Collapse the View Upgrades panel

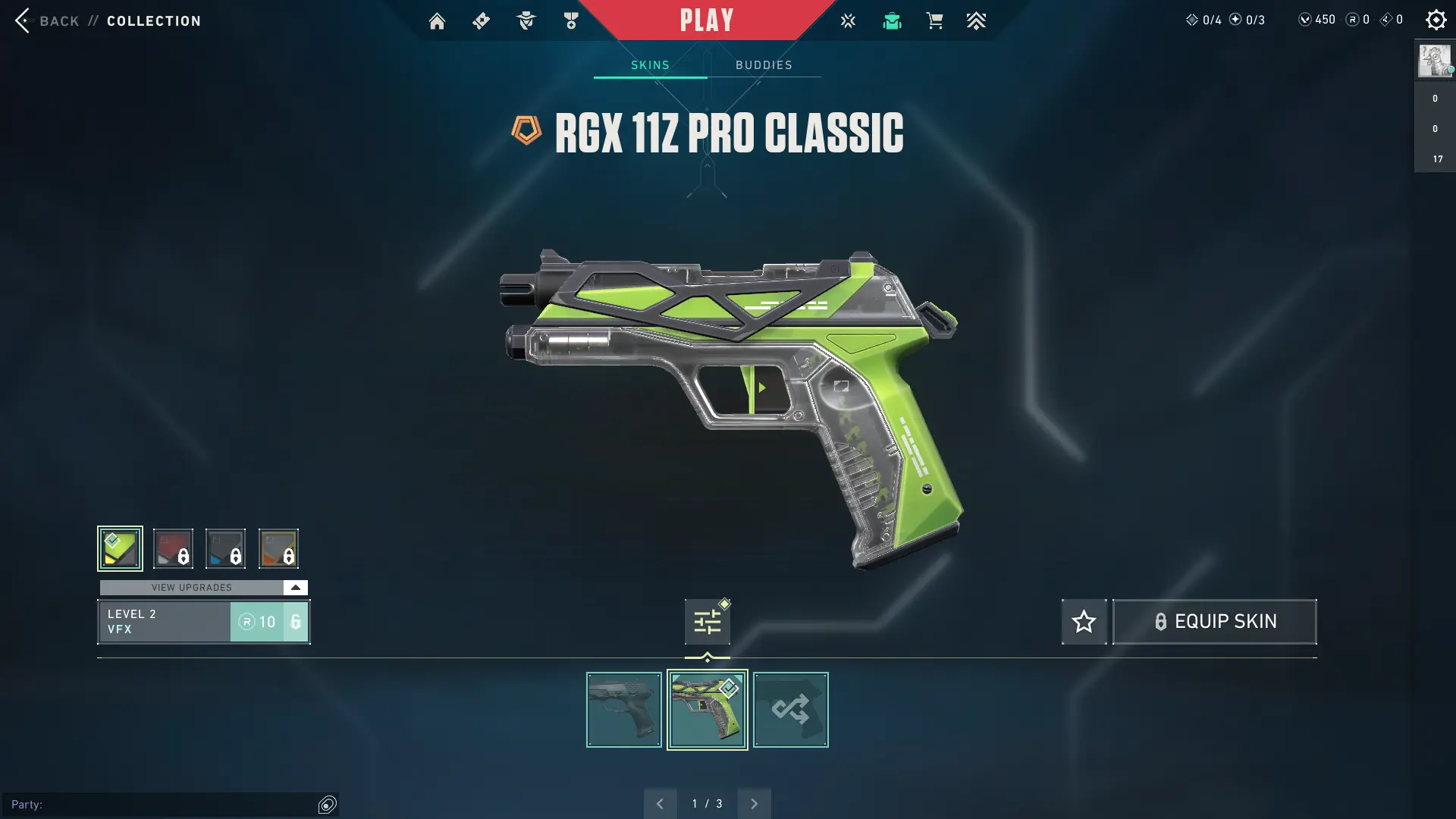click(x=295, y=588)
